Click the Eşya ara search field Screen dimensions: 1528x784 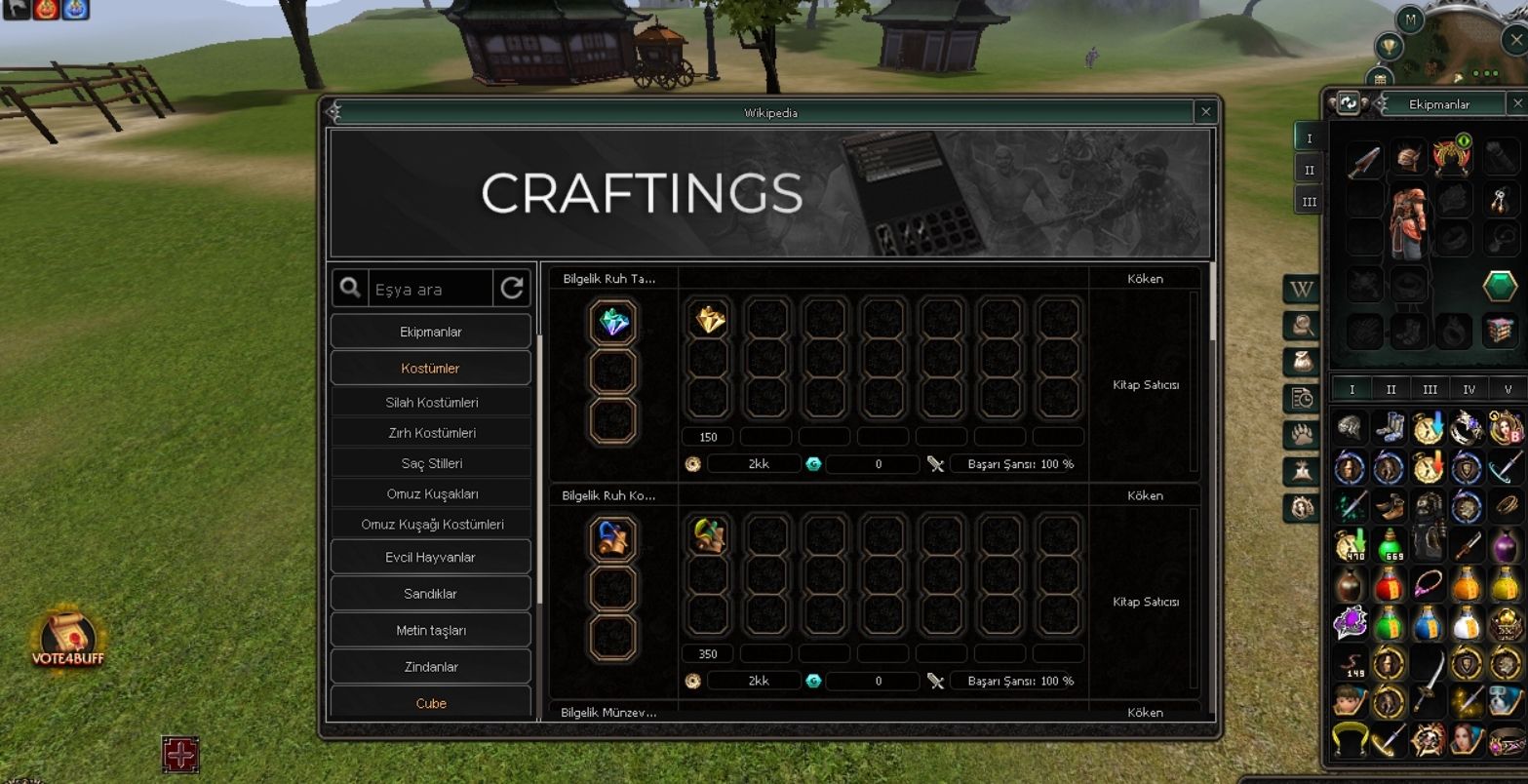tap(429, 290)
